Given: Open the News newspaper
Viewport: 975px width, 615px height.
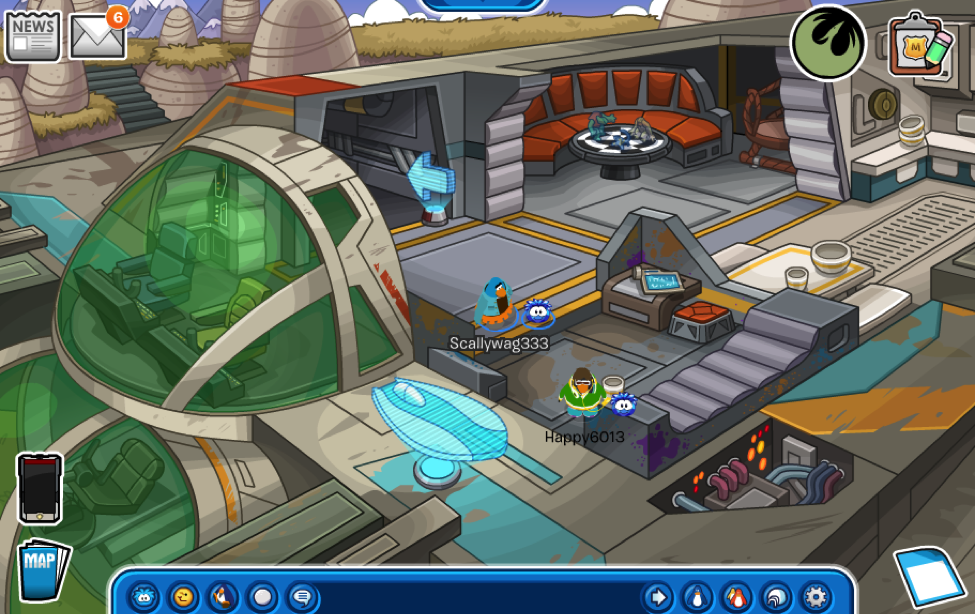Looking at the screenshot, I should coord(32,35).
